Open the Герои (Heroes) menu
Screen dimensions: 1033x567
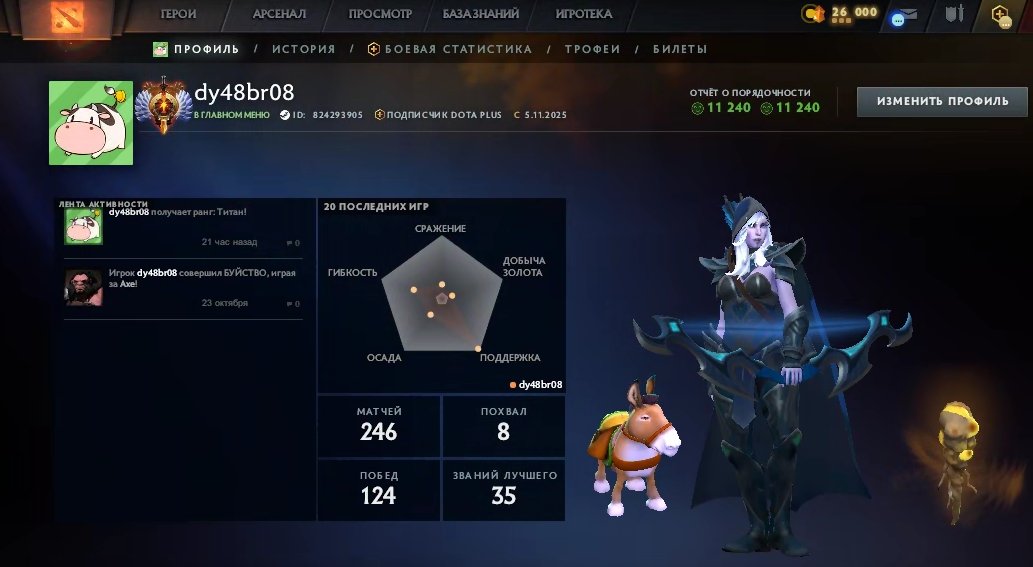tap(178, 14)
